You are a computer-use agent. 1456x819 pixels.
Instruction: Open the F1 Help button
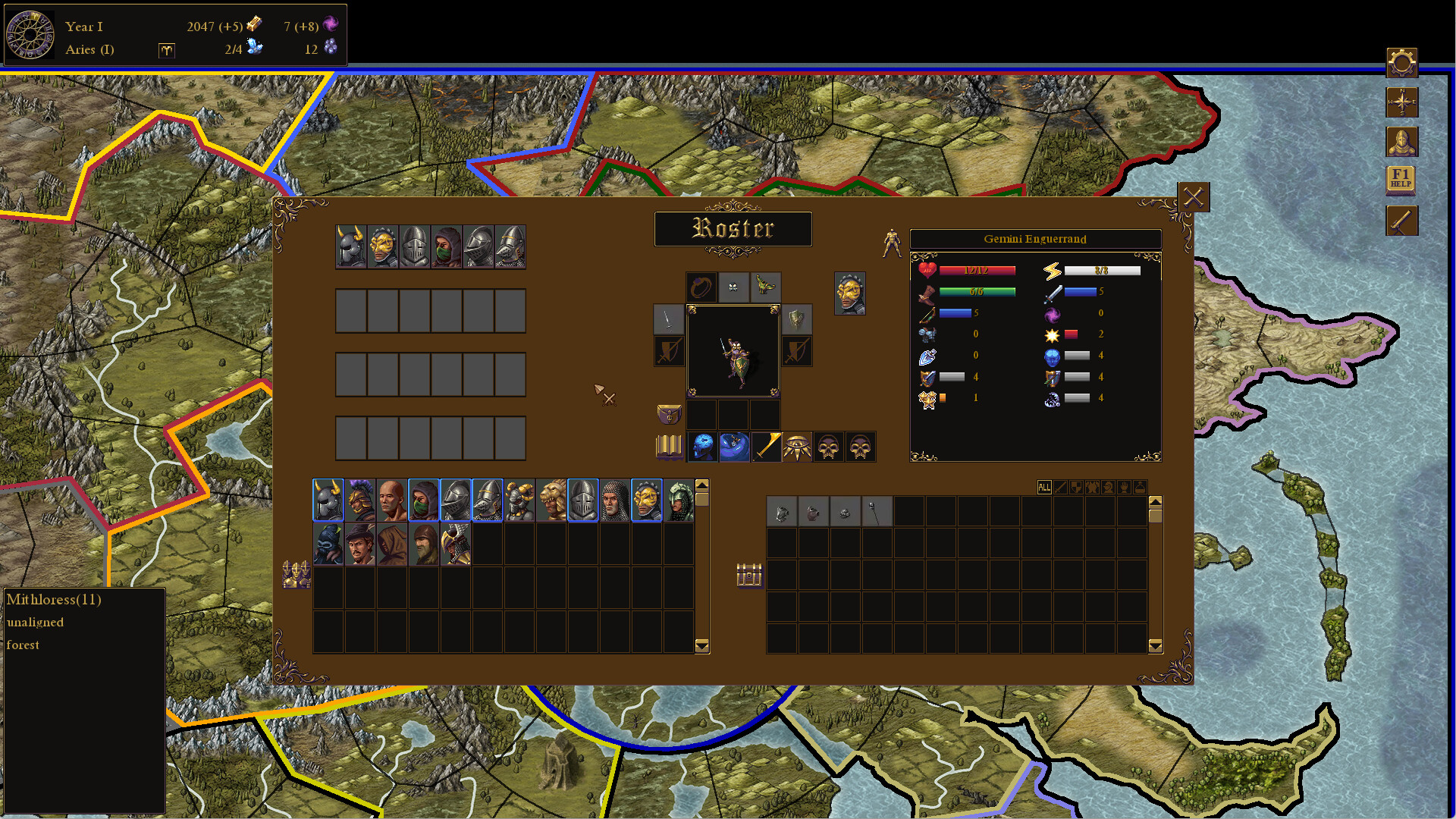pos(1401,180)
